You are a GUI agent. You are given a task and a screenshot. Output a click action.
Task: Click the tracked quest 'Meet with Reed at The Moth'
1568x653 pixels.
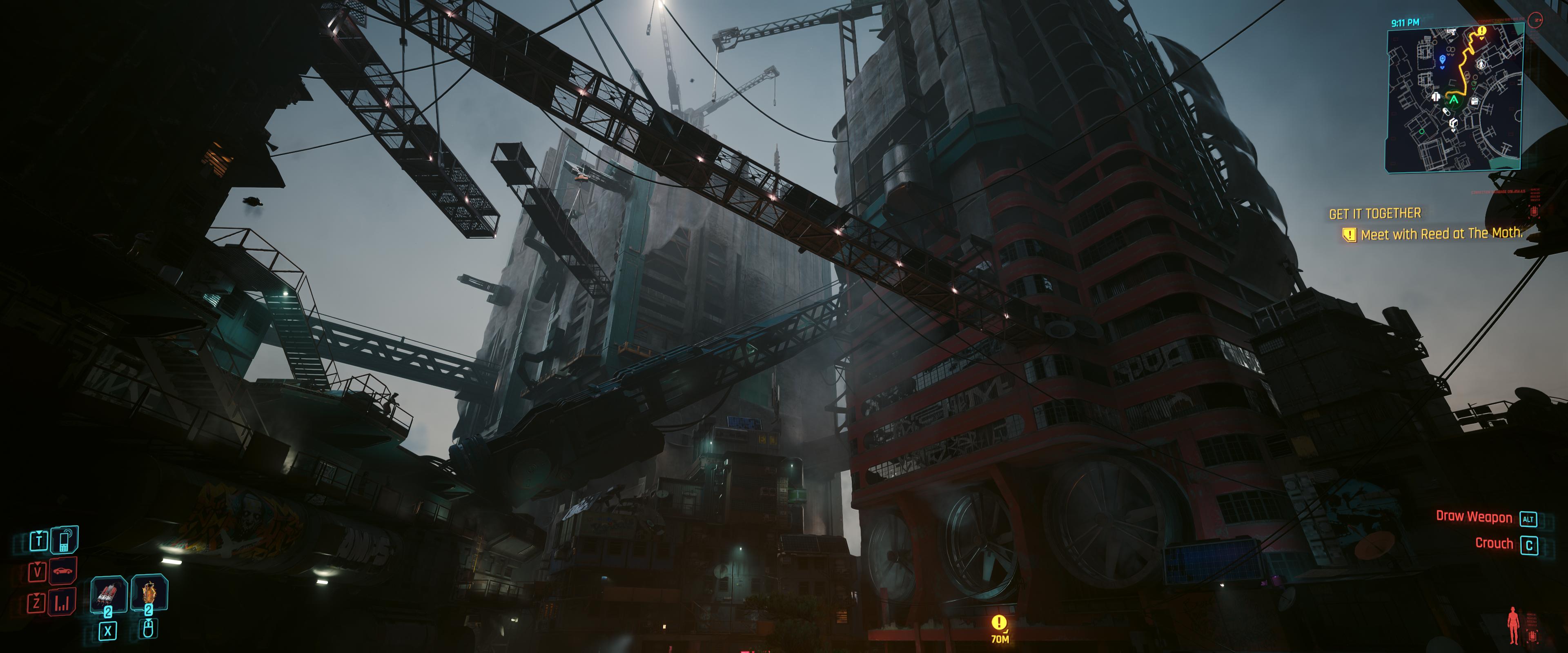[1440, 234]
